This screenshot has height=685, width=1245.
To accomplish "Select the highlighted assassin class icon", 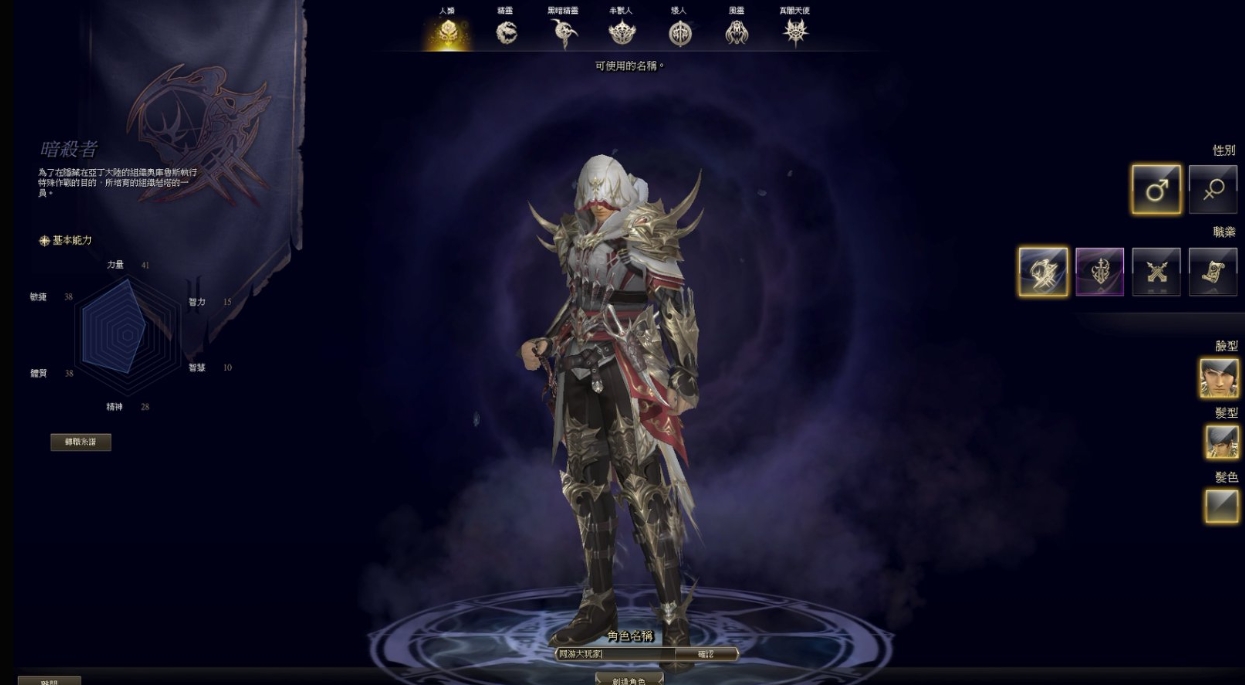I will click(x=1043, y=272).
